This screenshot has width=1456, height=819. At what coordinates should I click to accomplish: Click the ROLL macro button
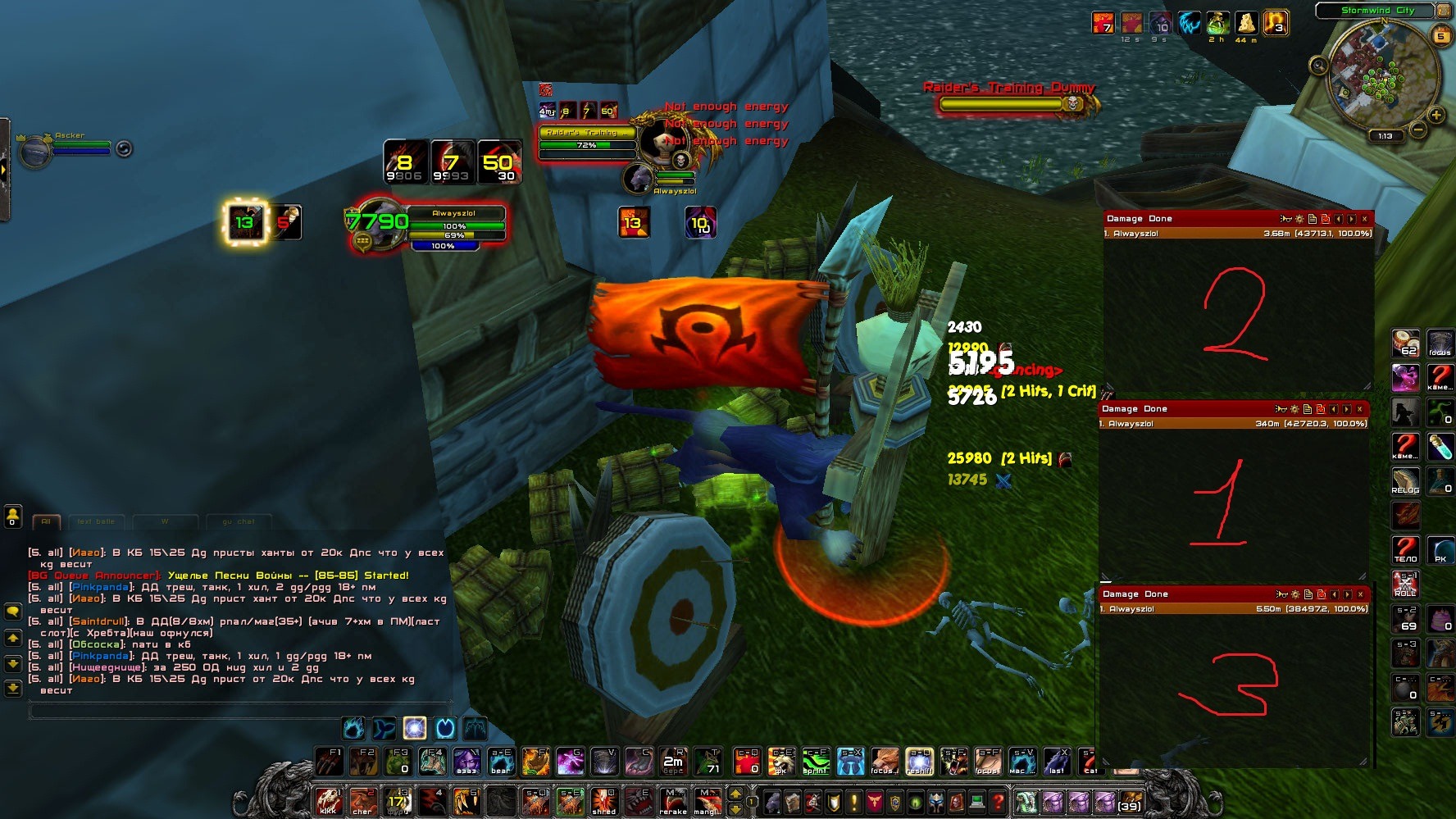click(1405, 584)
